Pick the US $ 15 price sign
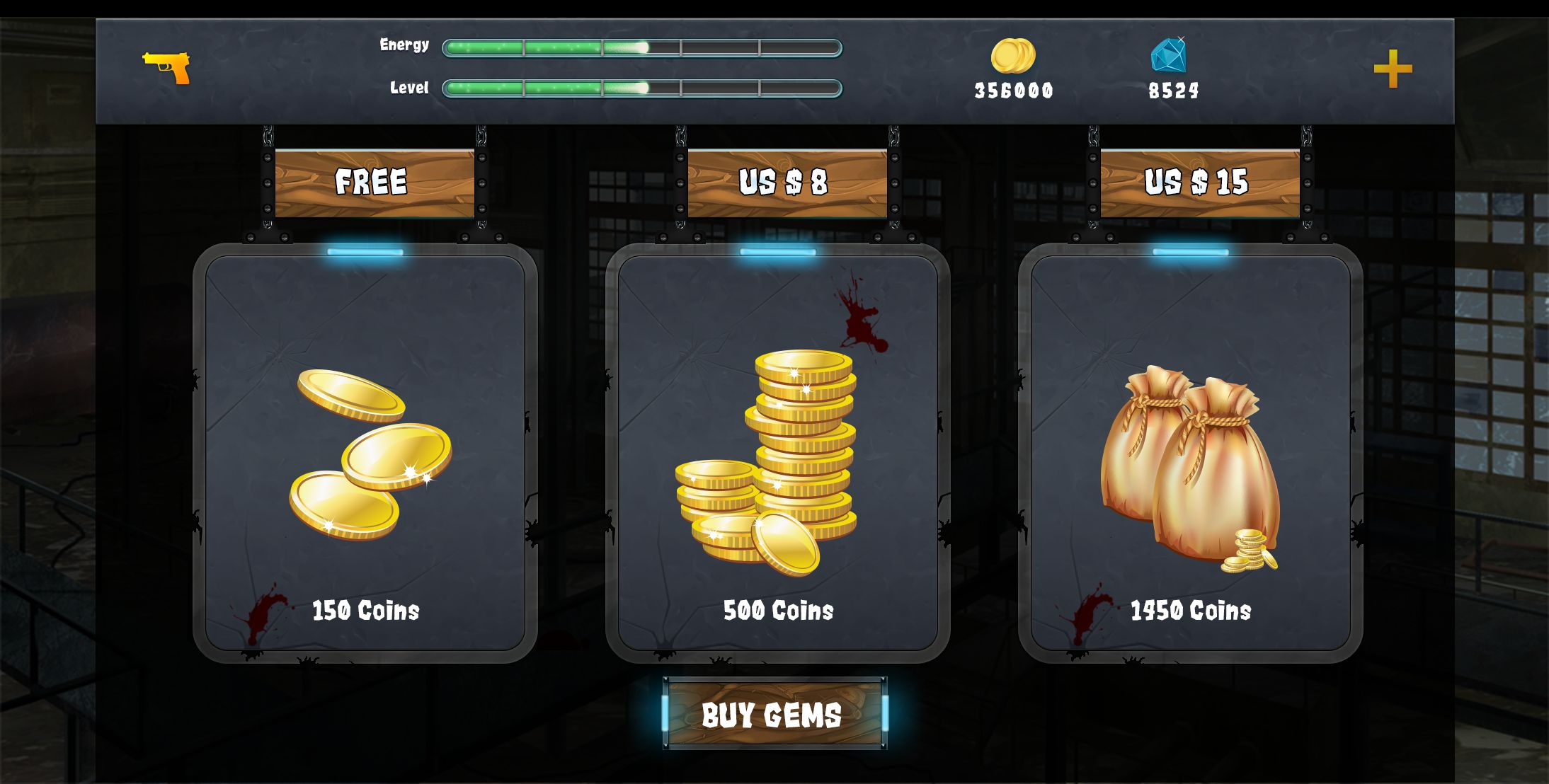 [1199, 183]
